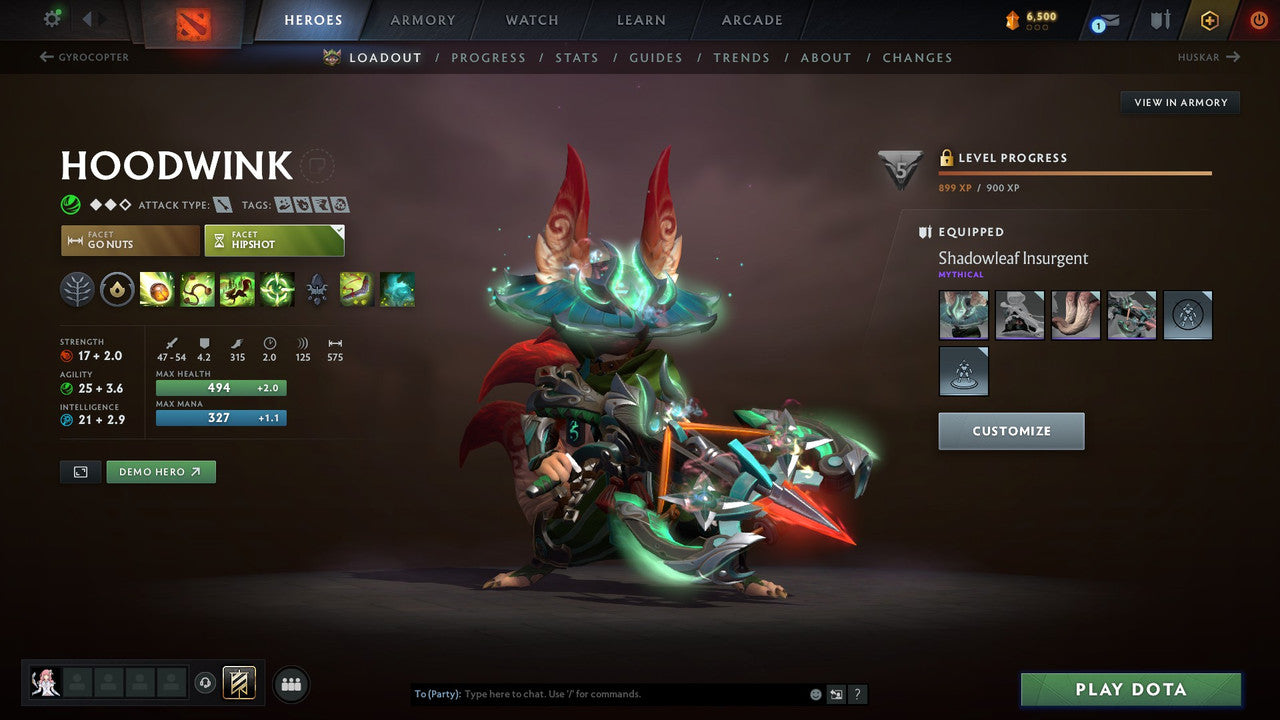Image resolution: width=1280 pixels, height=720 pixels.
Task: Open the ARCADE menu
Action: pos(751,19)
